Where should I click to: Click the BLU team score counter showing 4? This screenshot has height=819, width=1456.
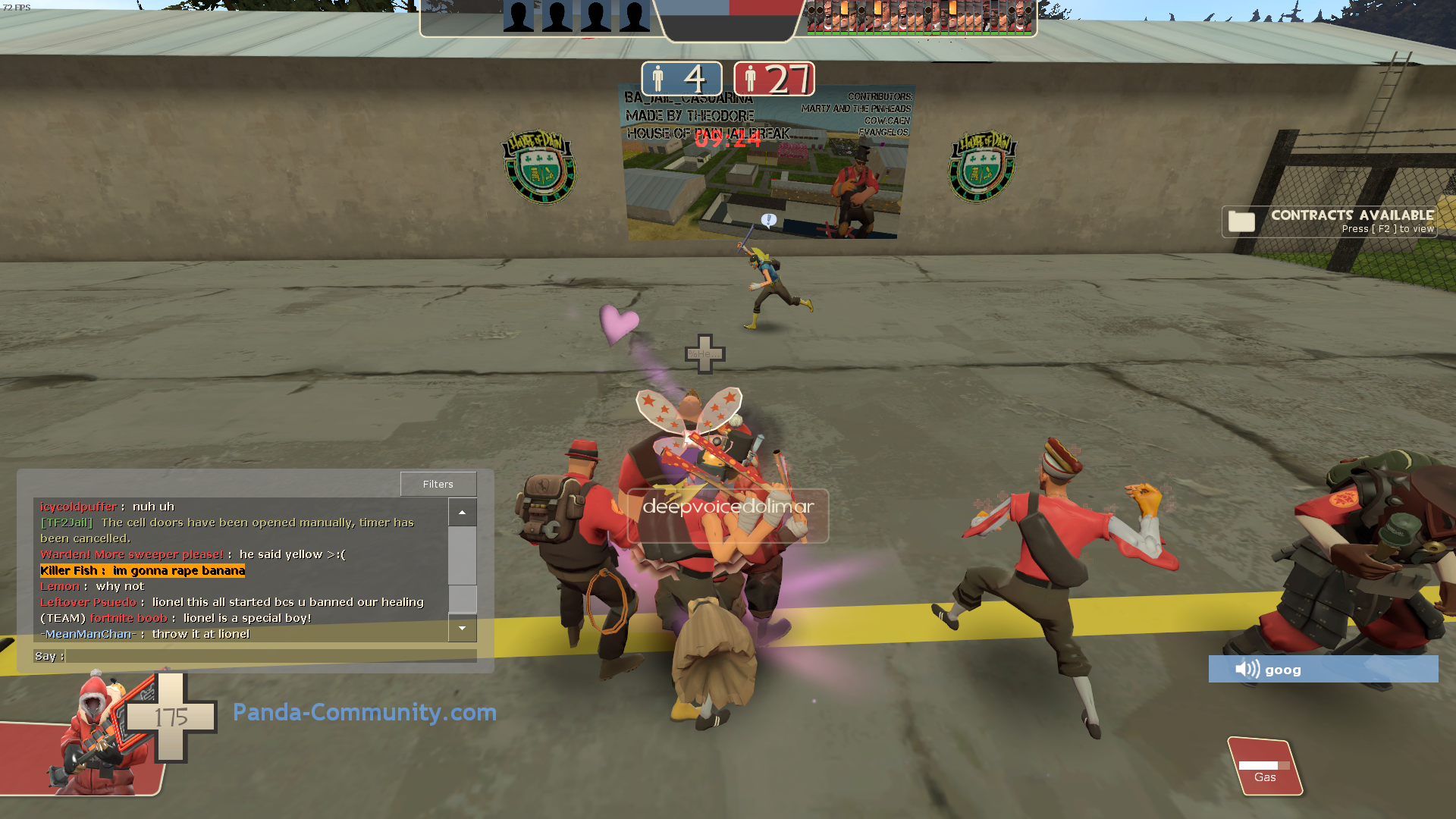(680, 78)
